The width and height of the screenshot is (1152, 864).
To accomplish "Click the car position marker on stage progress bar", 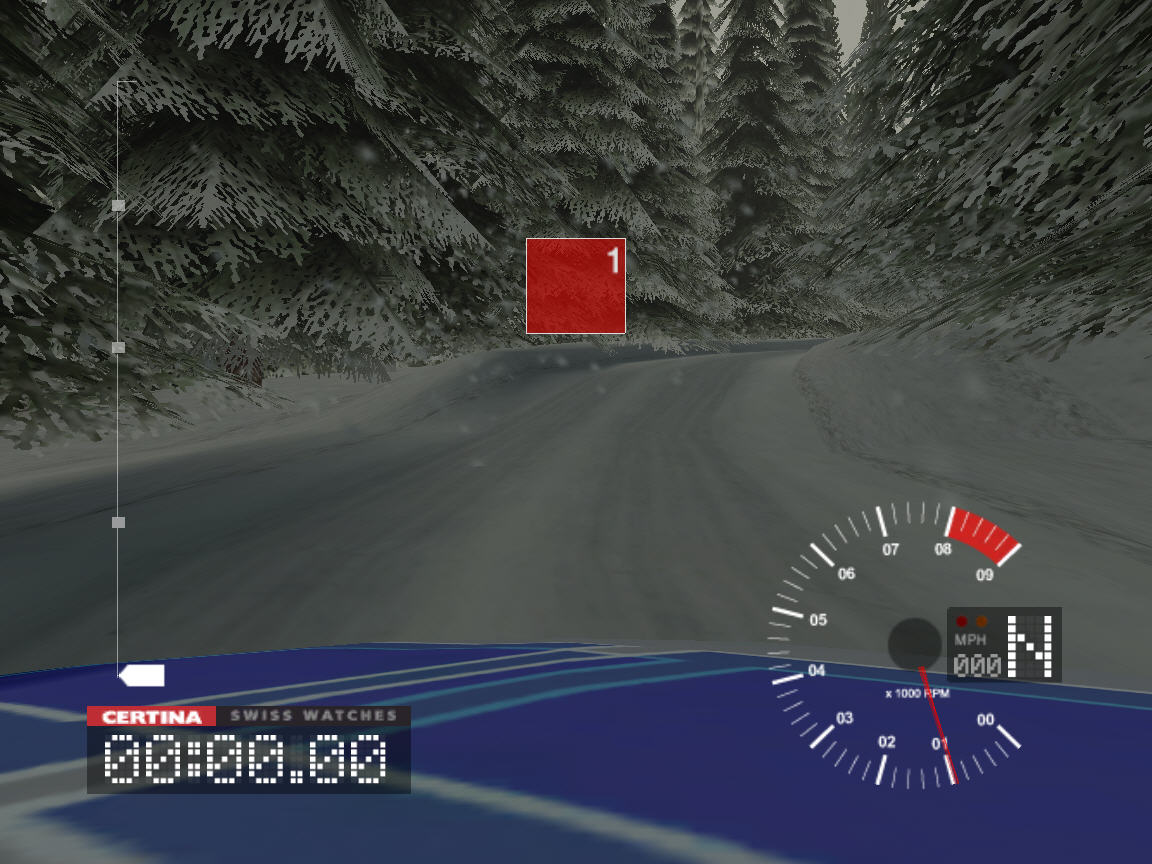I will (142, 676).
